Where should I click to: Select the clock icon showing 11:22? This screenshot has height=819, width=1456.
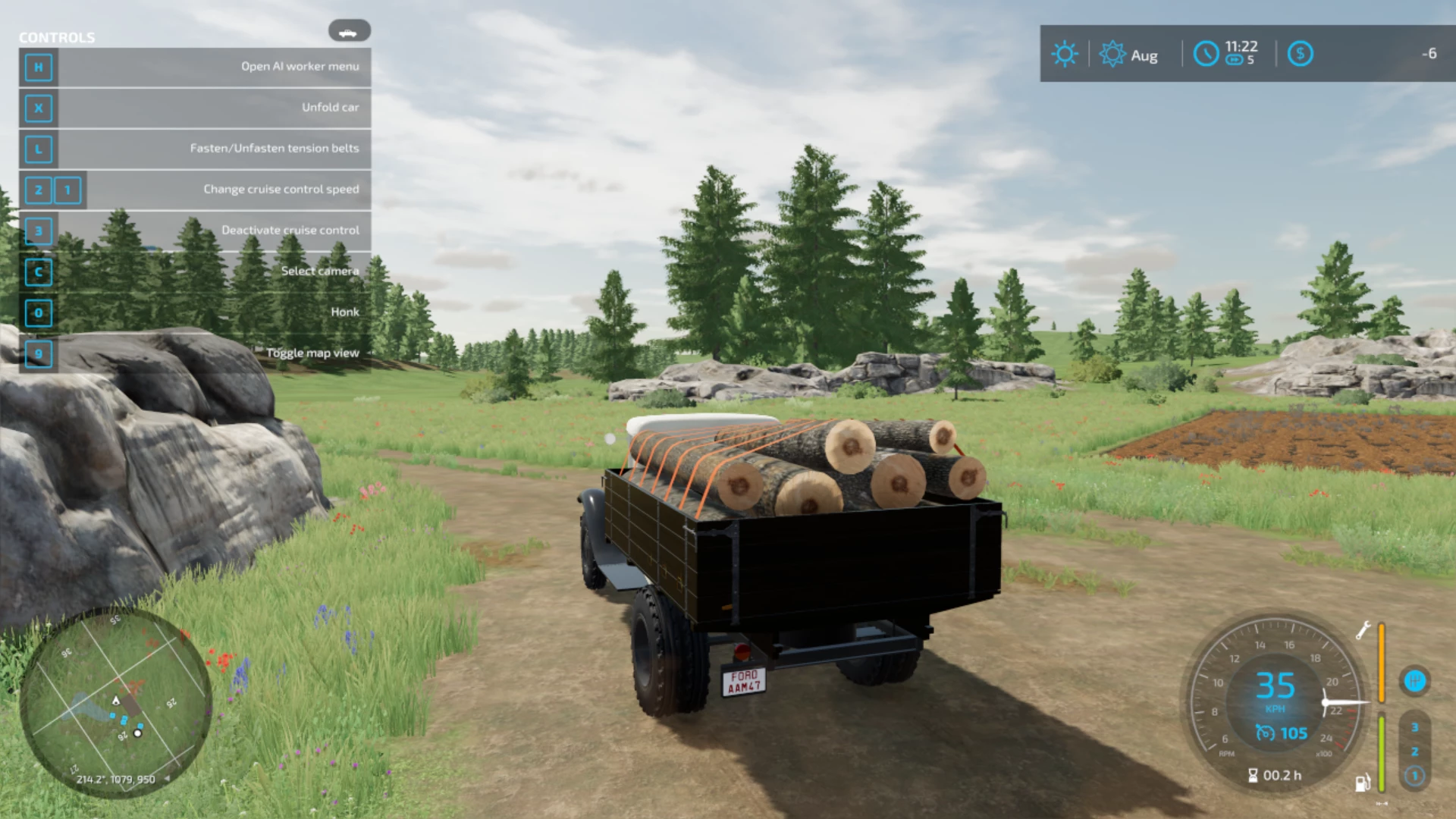point(1207,54)
